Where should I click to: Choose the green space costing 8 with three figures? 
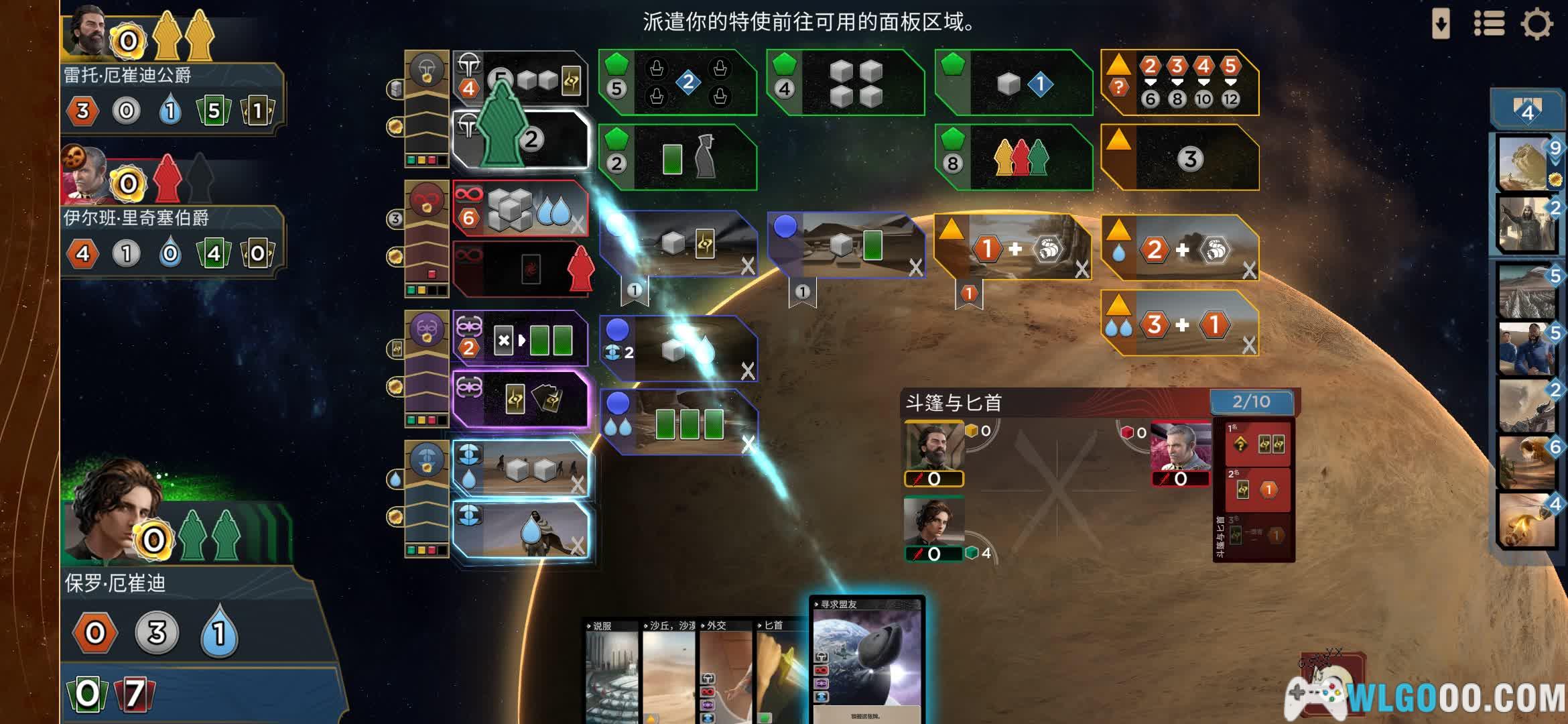click(x=1015, y=158)
